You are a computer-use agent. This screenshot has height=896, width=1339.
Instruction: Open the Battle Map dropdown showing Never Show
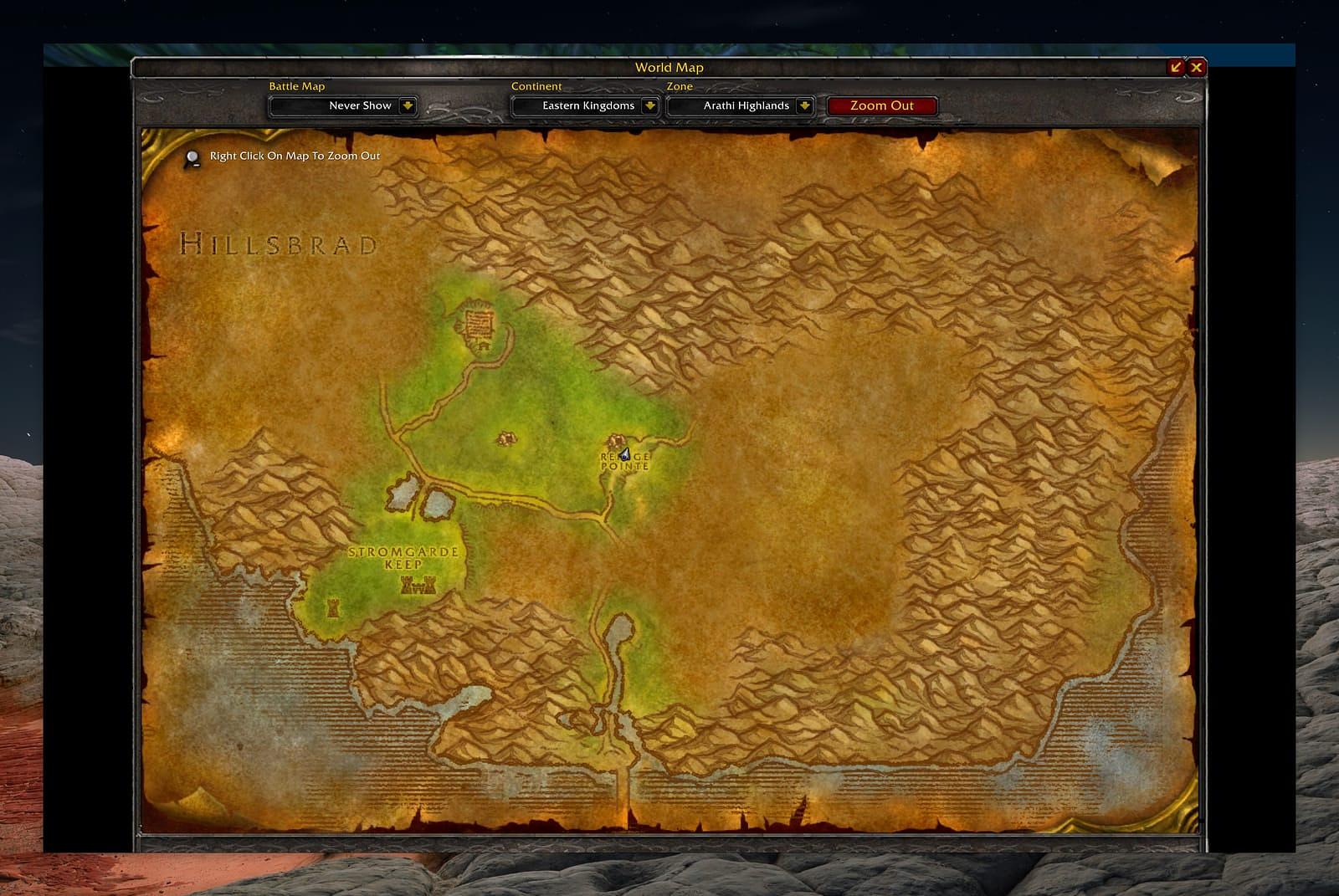tap(408, 105)
